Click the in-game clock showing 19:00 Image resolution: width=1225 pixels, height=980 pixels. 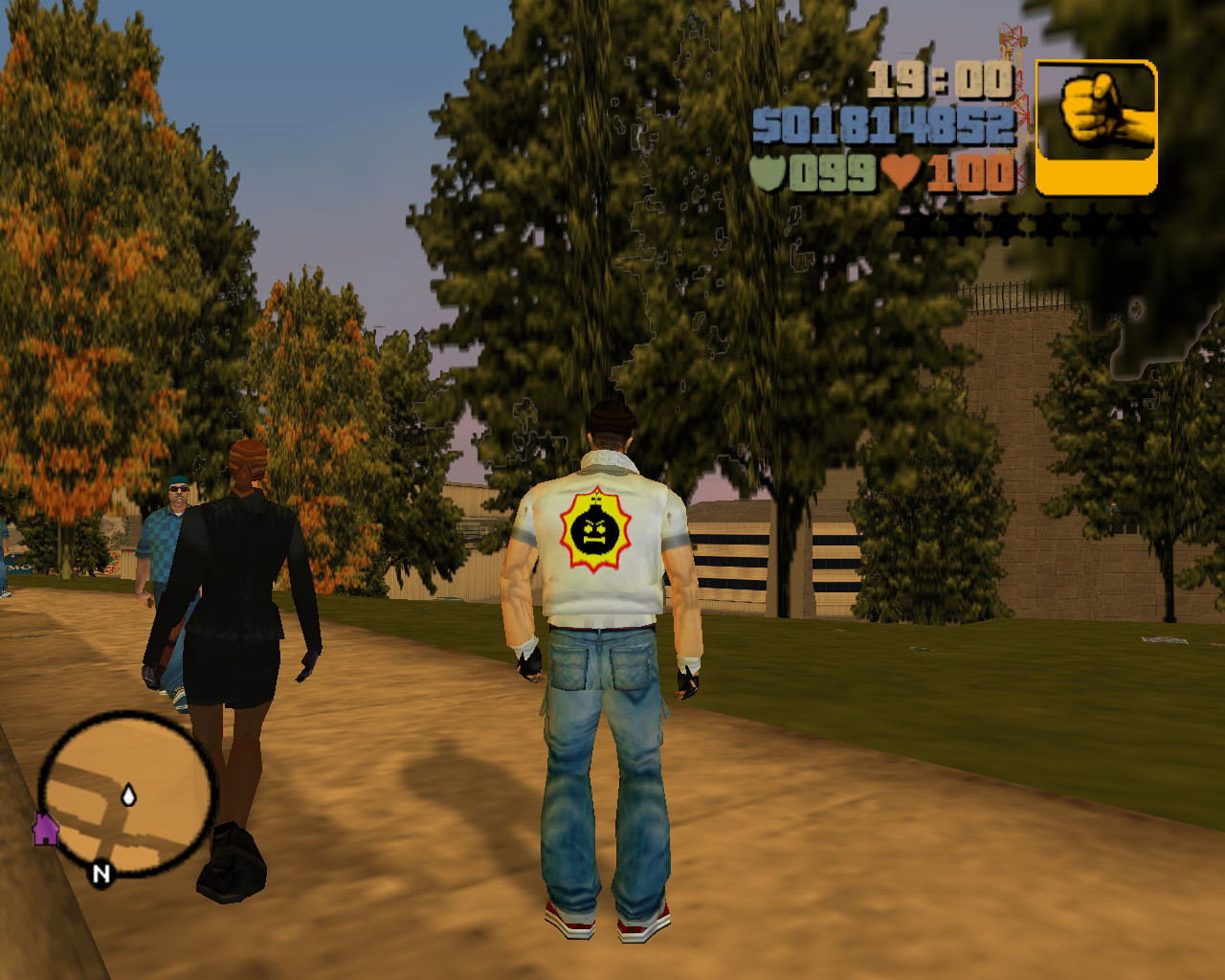(943, 83)
